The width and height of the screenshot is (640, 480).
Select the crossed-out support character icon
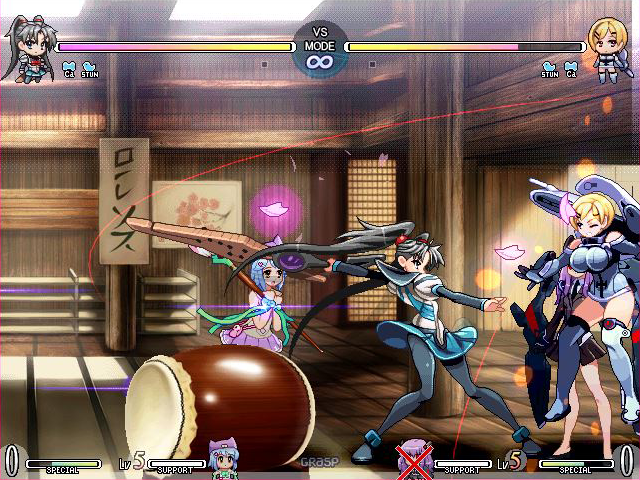click(413, 461)
